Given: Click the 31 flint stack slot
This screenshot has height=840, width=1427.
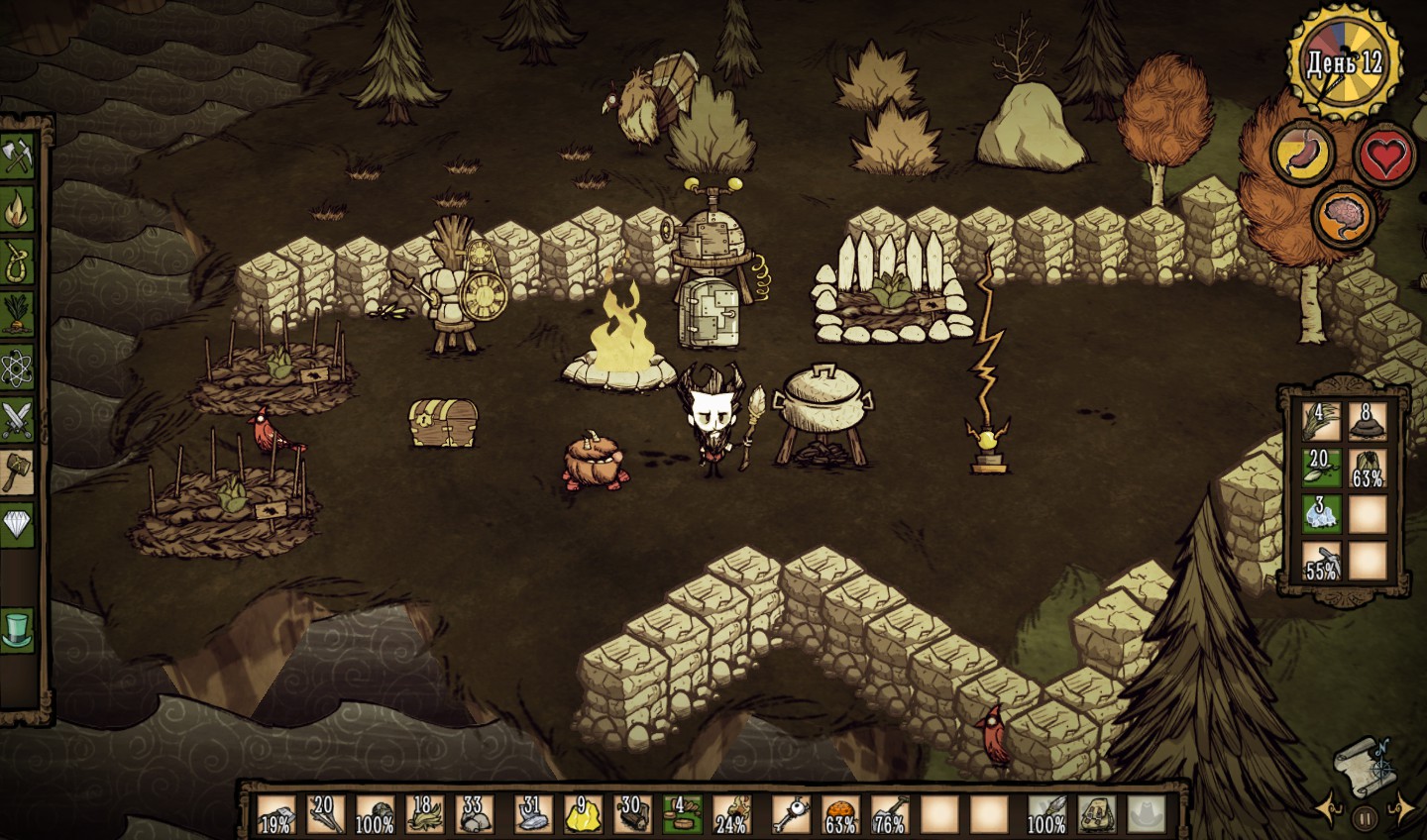Looking at the screenshot, I should coord(530,814).
